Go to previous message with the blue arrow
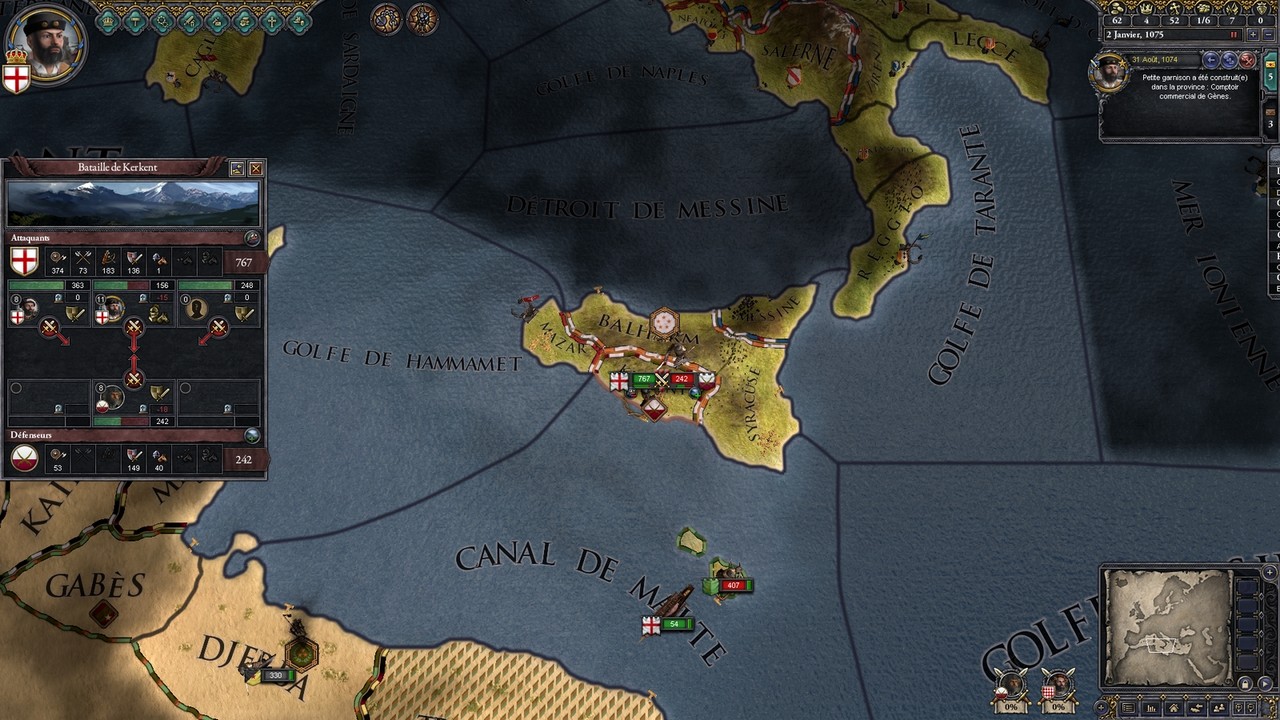The image size is (1280, 720). pyautogui.click(x=1211, y=60)
